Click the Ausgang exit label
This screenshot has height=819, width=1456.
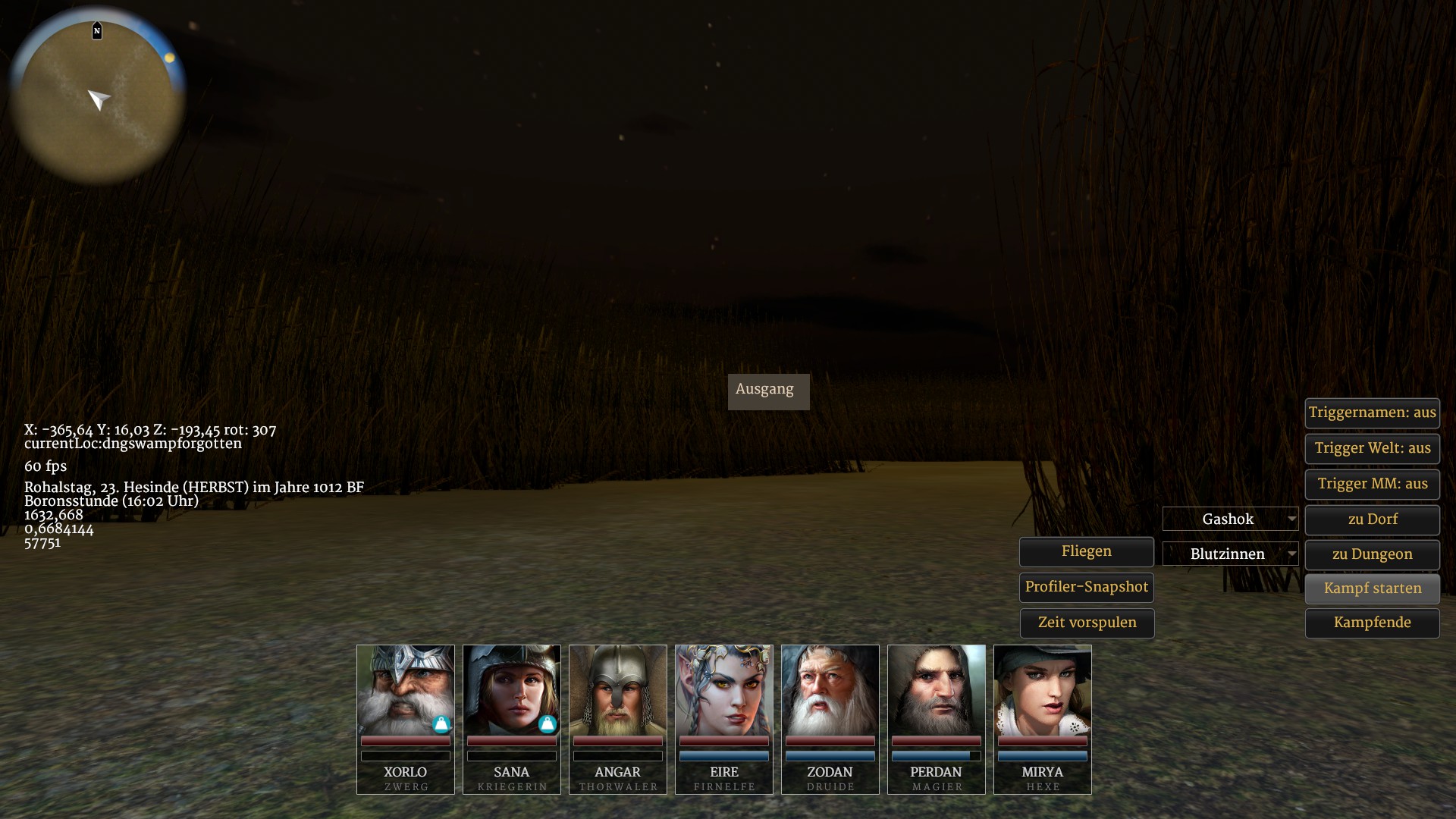point(768,391)
